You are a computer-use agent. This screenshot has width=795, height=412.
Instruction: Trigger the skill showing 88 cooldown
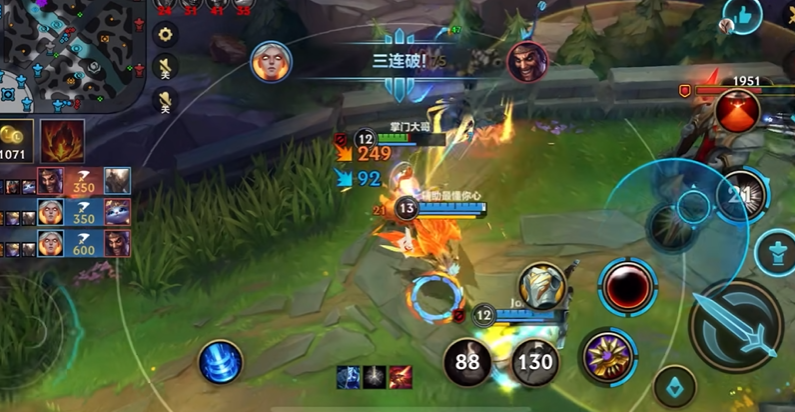pos(467,361)
